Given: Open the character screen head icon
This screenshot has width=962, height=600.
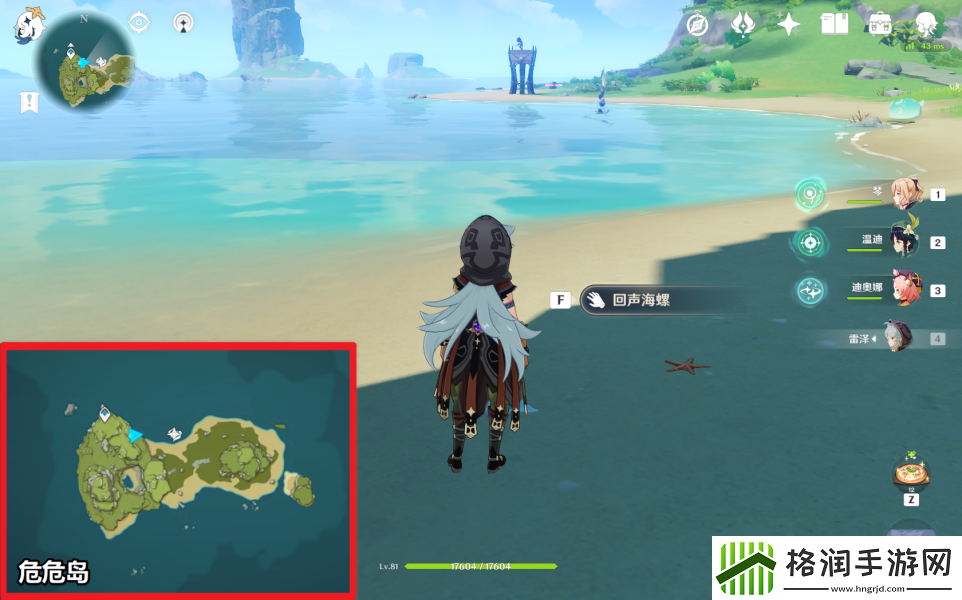Looking at the screenshot, I should 926,24.
